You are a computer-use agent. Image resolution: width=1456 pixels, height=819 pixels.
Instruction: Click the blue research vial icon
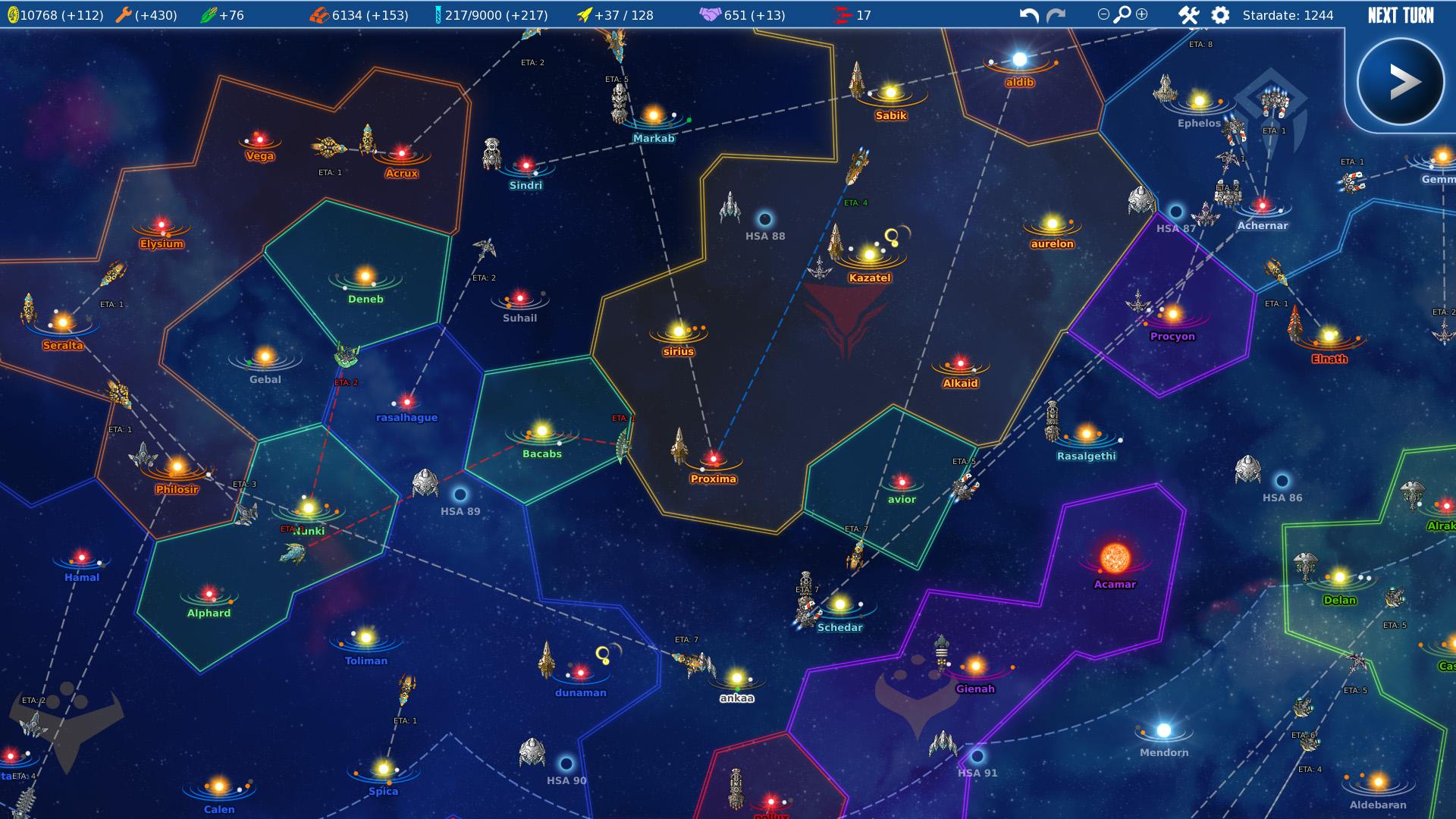(438, 13)
